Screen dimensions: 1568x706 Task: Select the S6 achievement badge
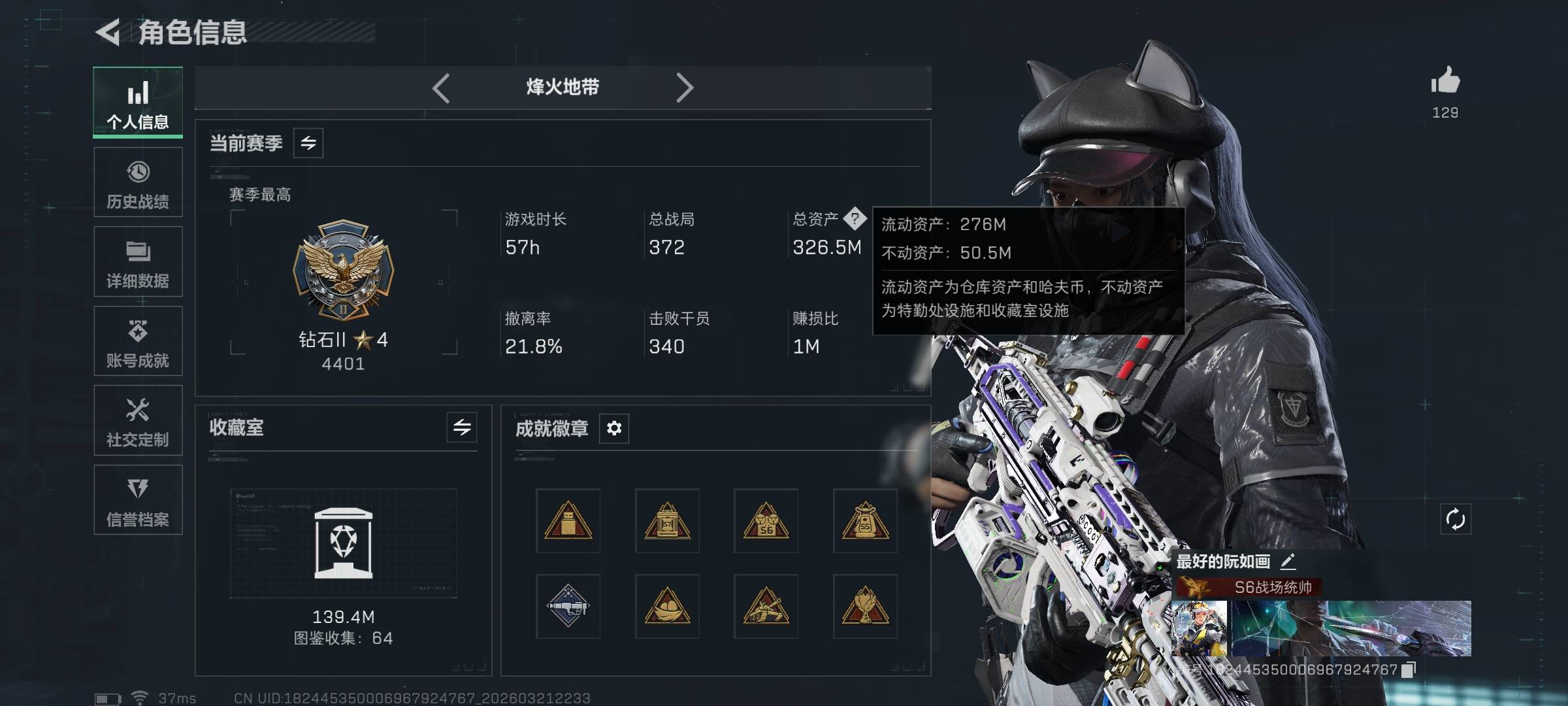tap(766, 521)
